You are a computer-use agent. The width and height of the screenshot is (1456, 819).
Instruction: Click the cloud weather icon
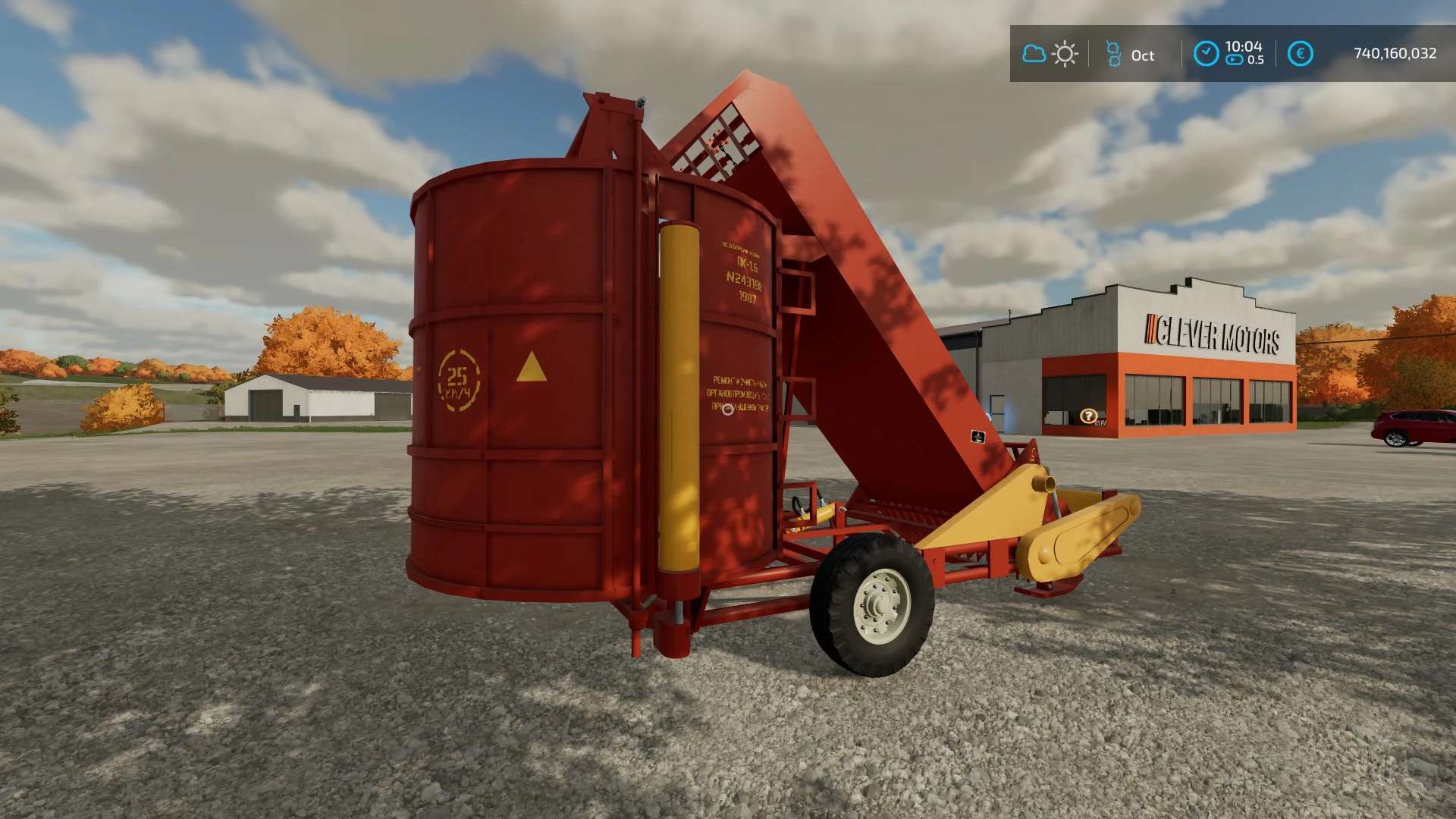click(x=1034, y=54)
